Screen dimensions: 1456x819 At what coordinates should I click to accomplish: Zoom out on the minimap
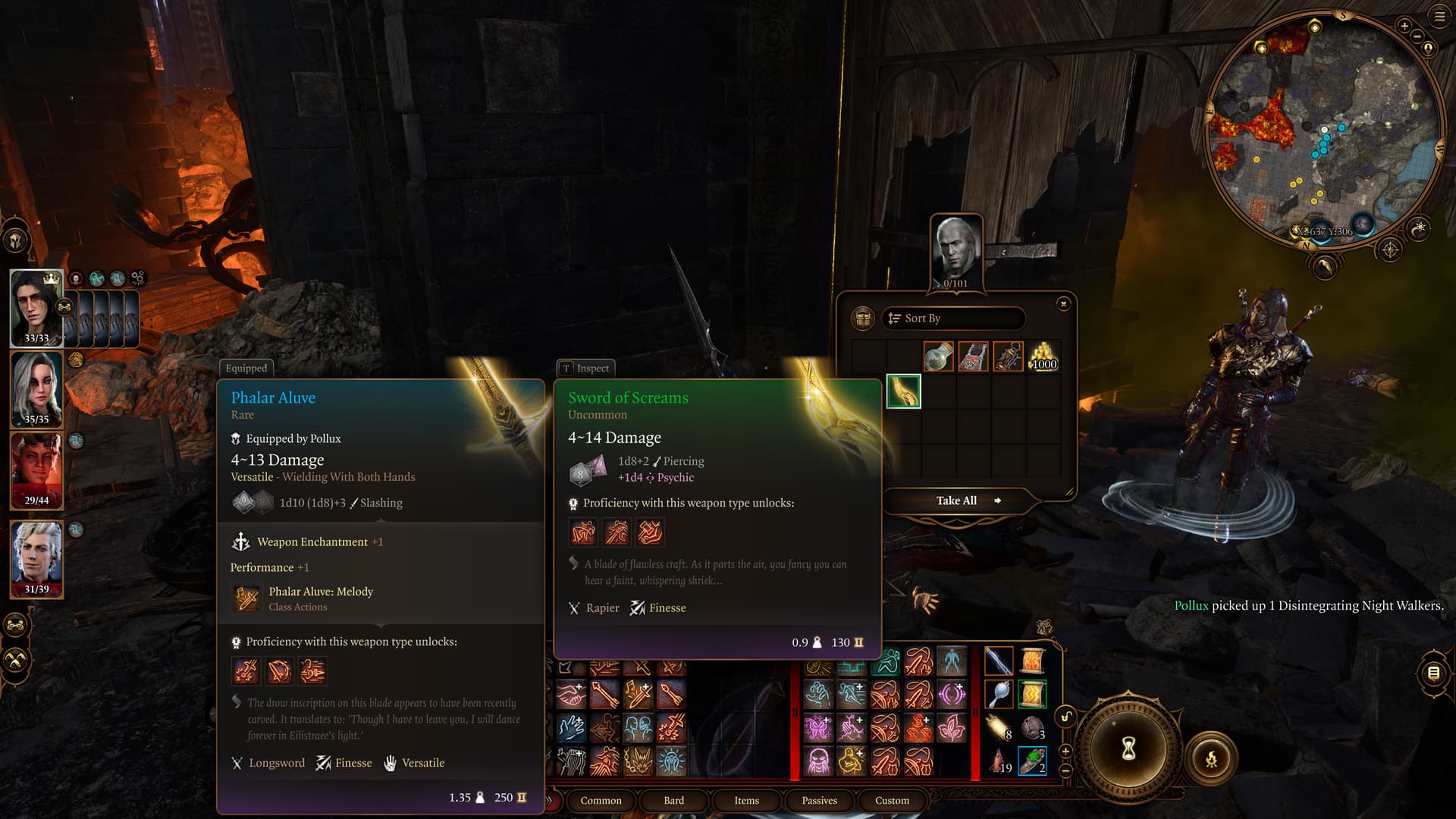[x=1428, y=48]
